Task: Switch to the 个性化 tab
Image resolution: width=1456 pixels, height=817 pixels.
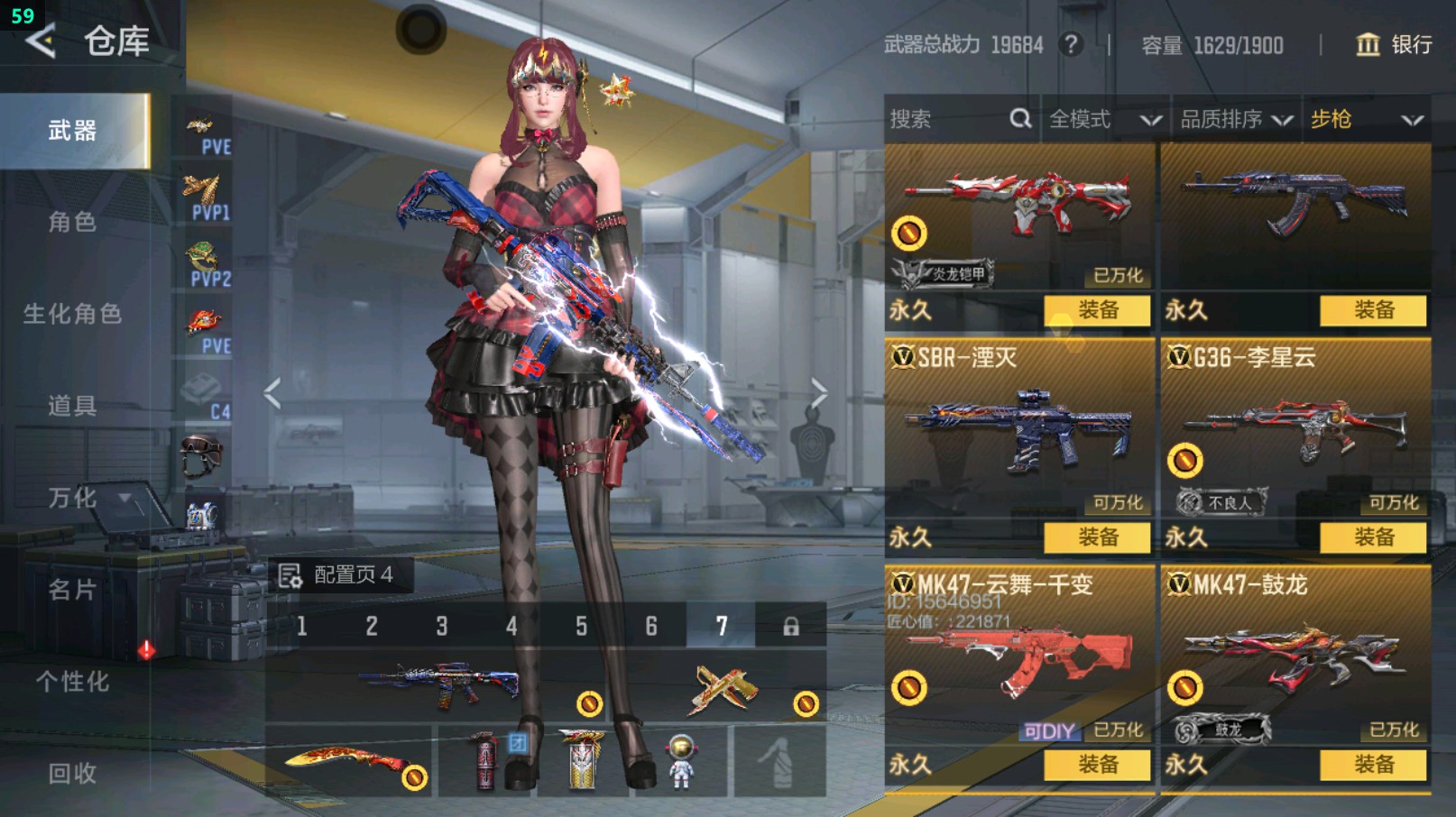Action: [72, 682]
